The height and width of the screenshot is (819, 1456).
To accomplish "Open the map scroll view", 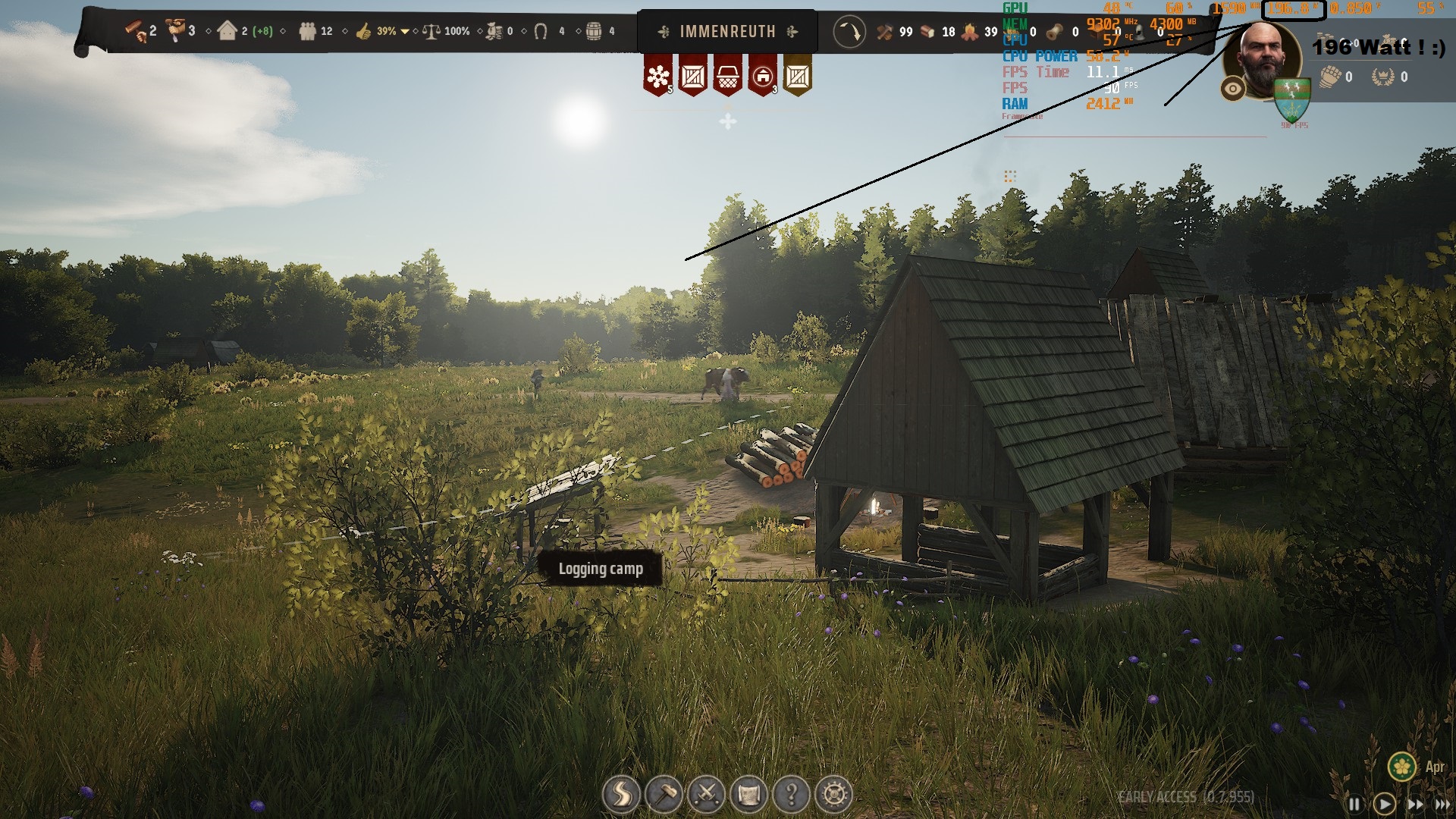I will (748, 795).
